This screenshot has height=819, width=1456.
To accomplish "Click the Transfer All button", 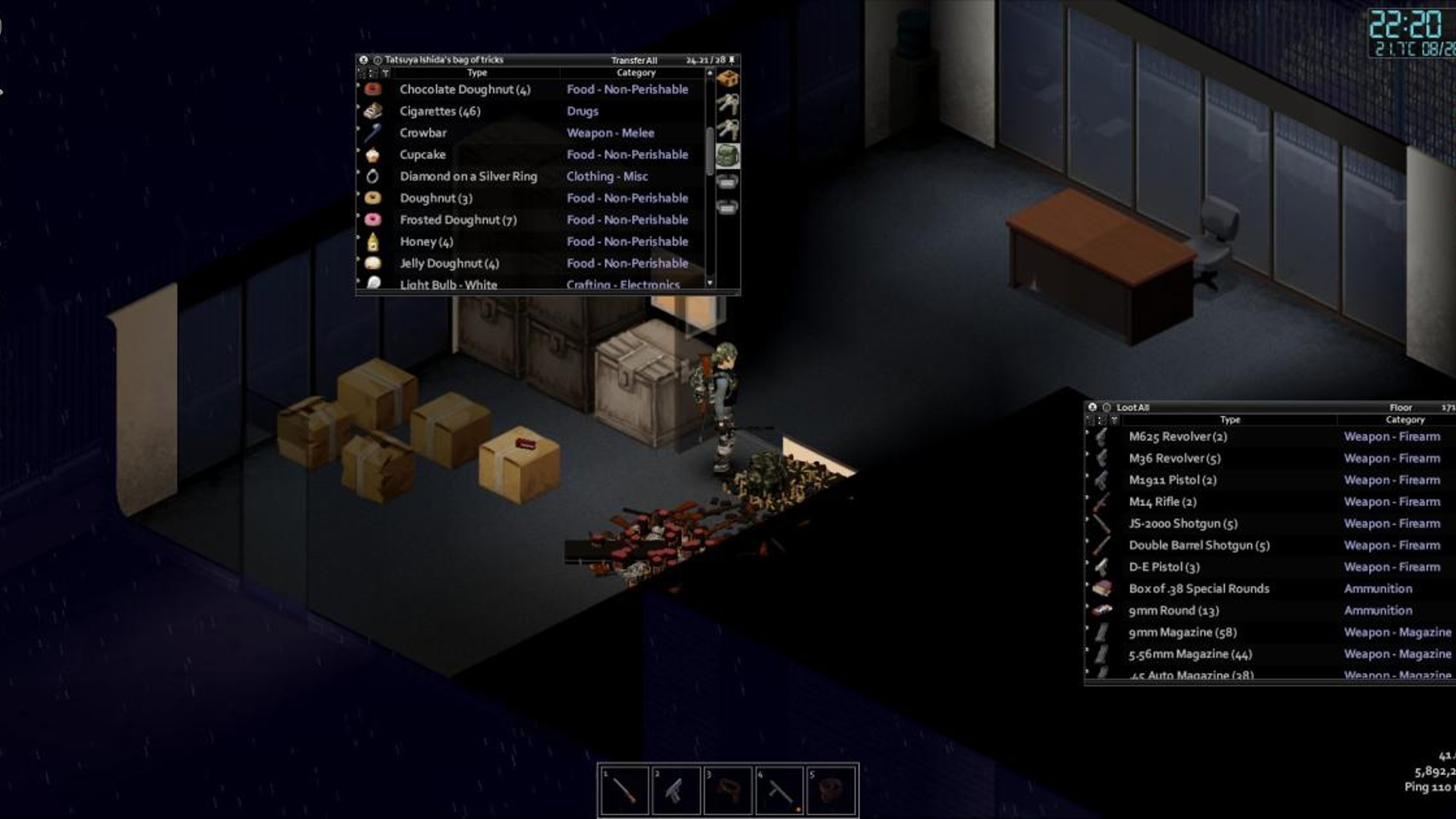I will tap(633, 60).
